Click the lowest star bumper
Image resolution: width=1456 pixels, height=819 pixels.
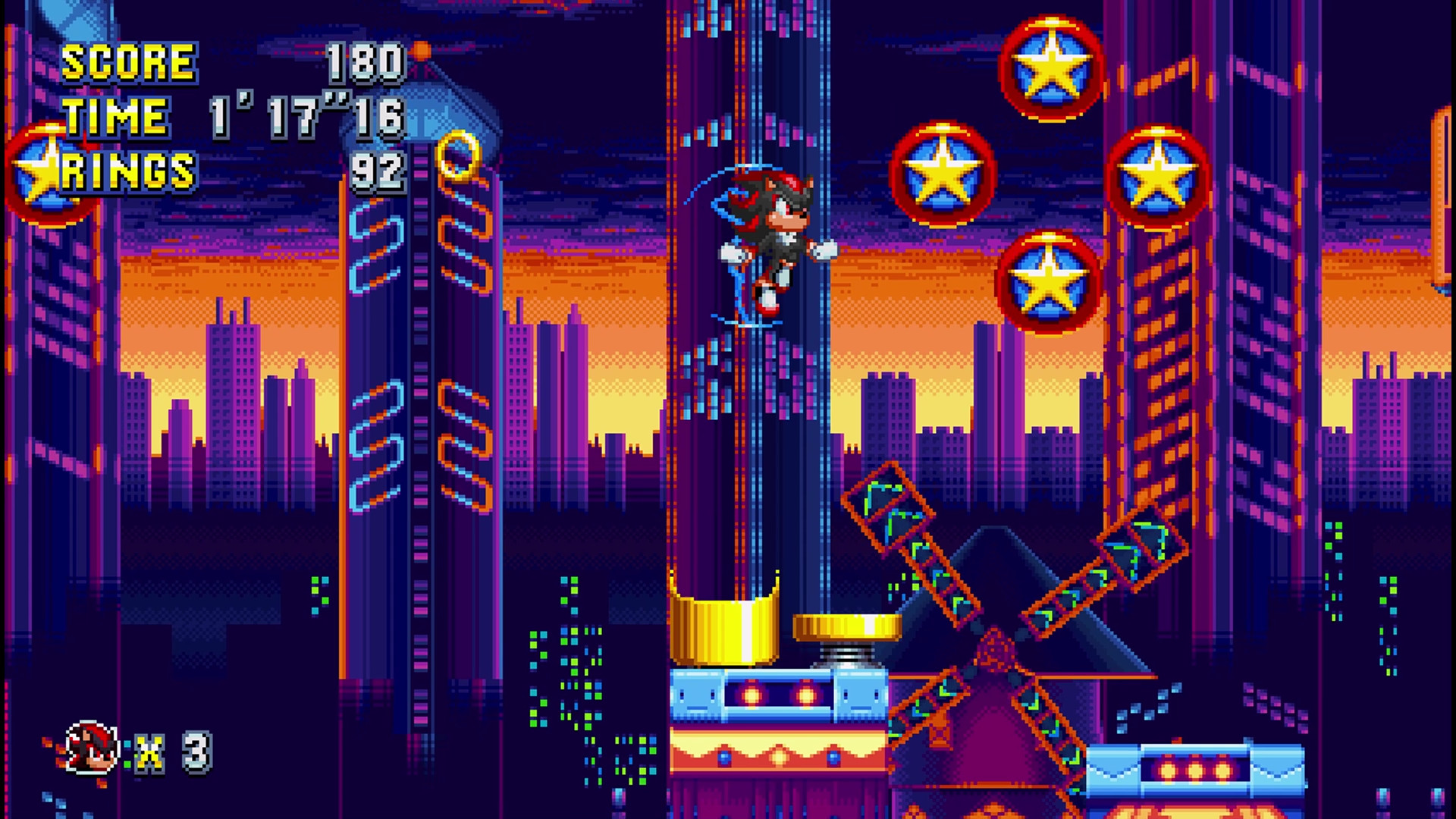coord(1050,281)
